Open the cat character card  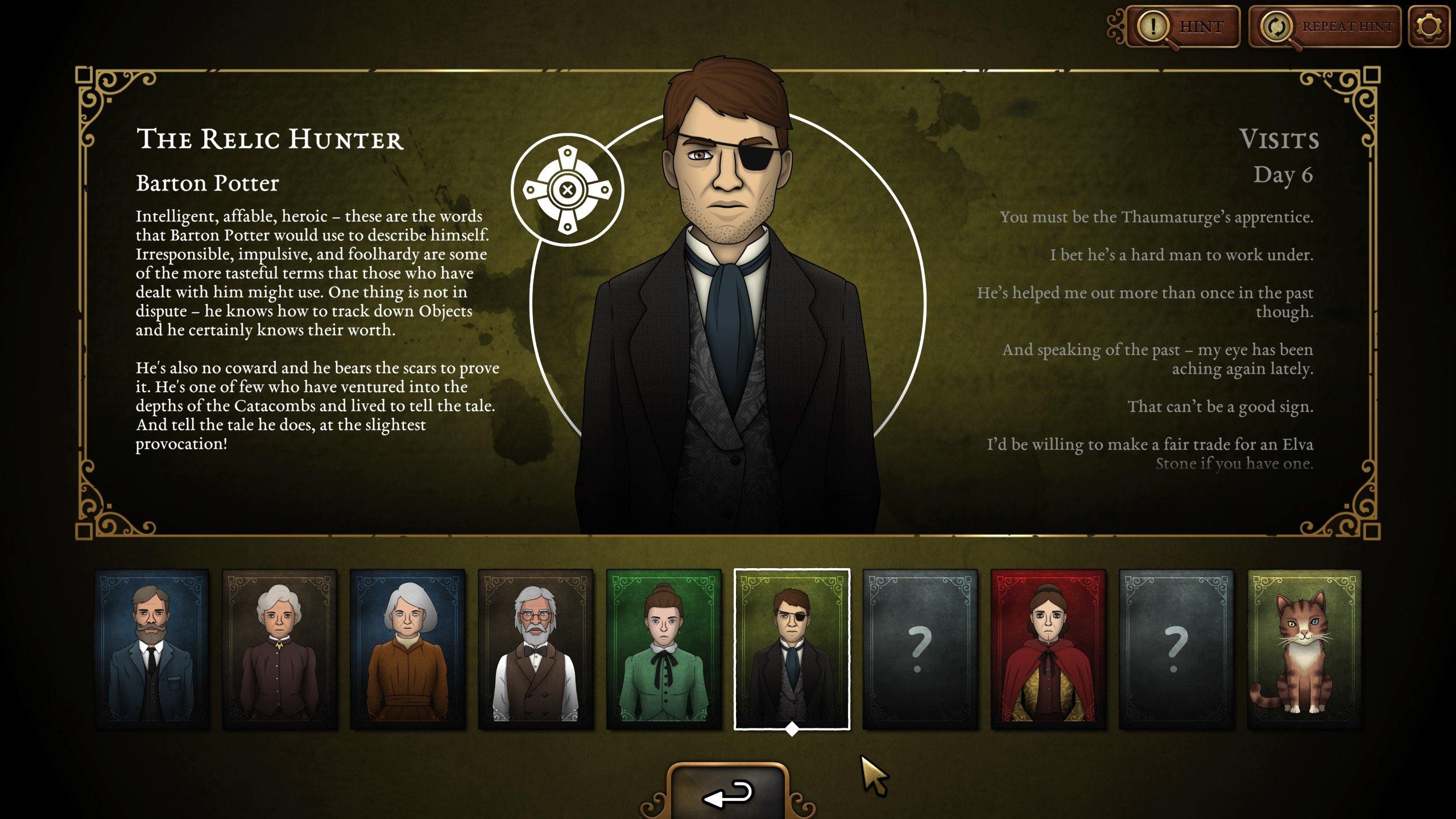click(x=1304, y=649)
